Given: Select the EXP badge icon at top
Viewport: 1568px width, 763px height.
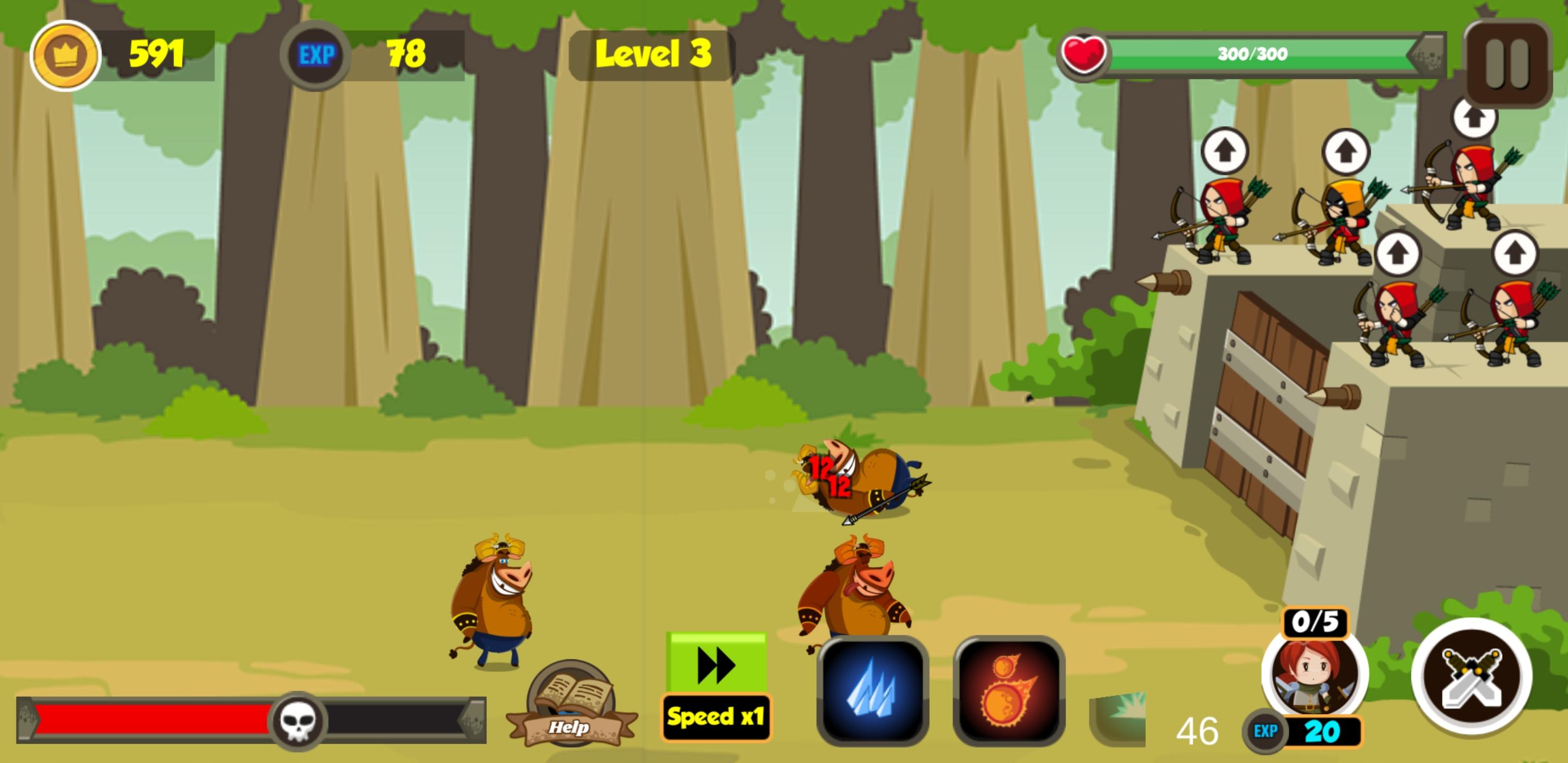Looking at the screenshot, I should pyautogui.click(x=314, y=55).
